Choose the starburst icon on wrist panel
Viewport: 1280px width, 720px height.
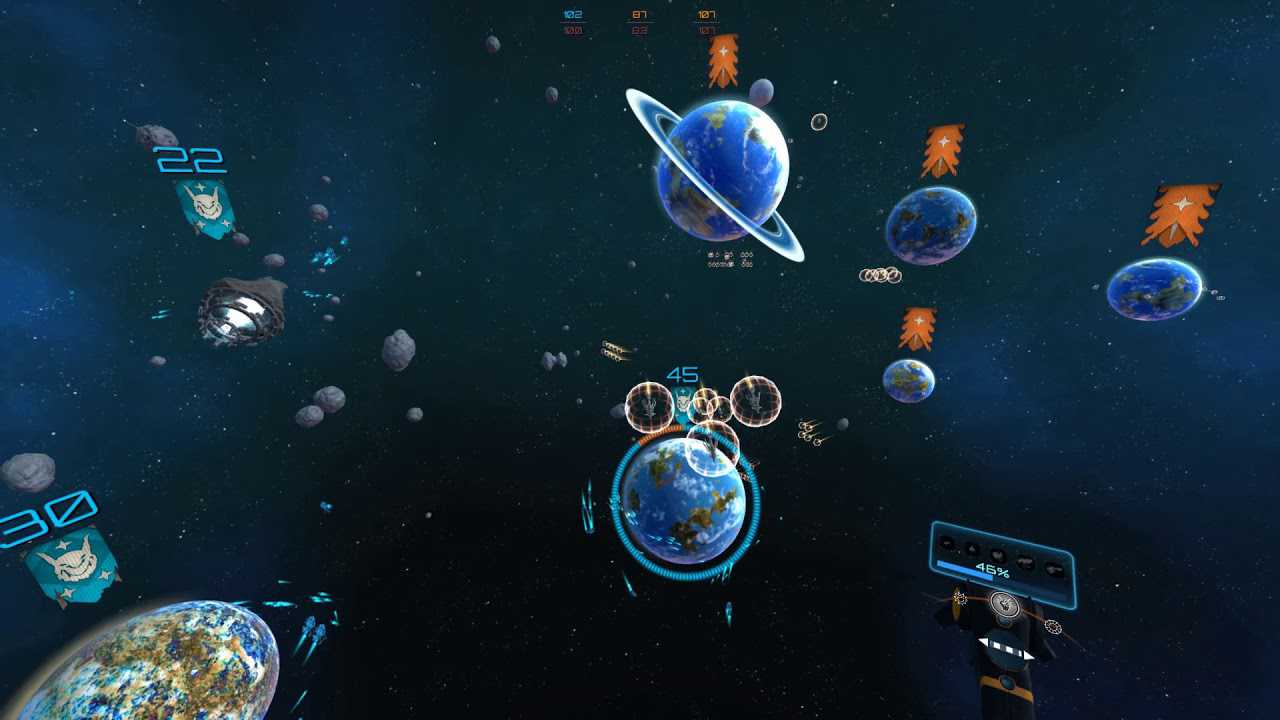(960, 598)
